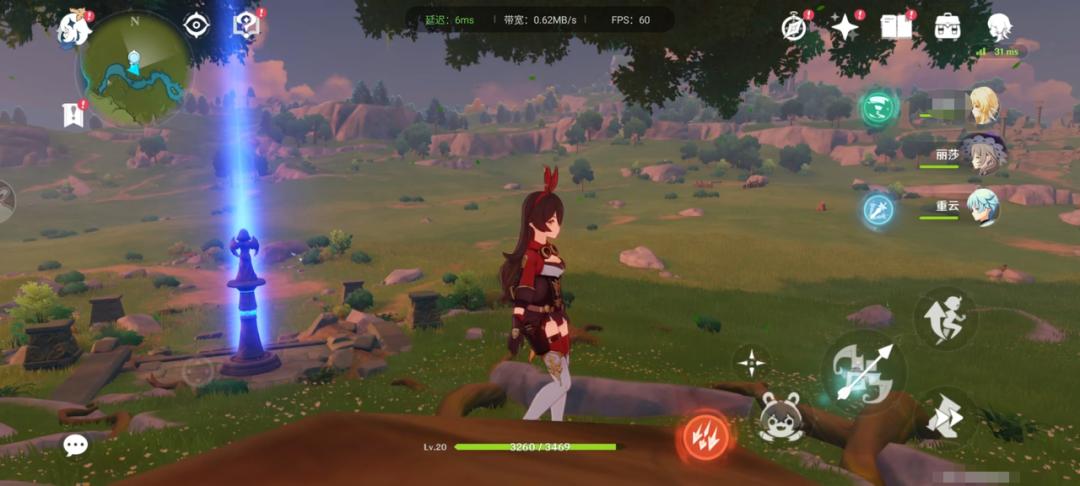Trigger the green glowing burst icon

point(879,107)
